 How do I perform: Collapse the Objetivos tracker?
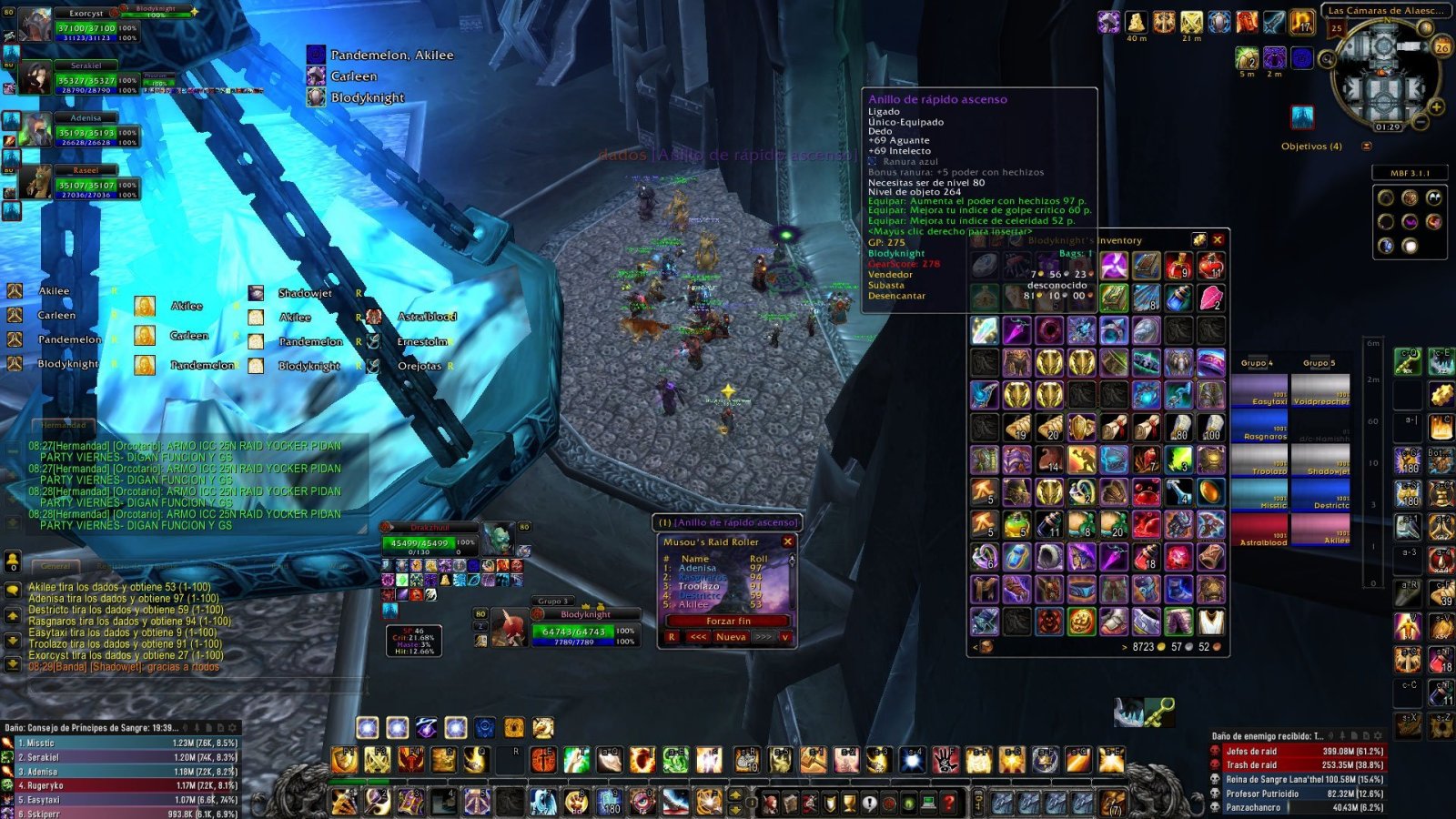pyautogui.click(x=1366, y=146)
